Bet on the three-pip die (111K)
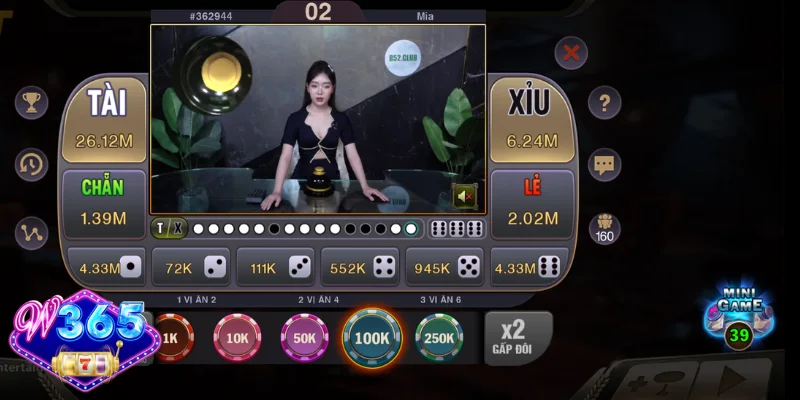800x400 pixels. (276, 267)
